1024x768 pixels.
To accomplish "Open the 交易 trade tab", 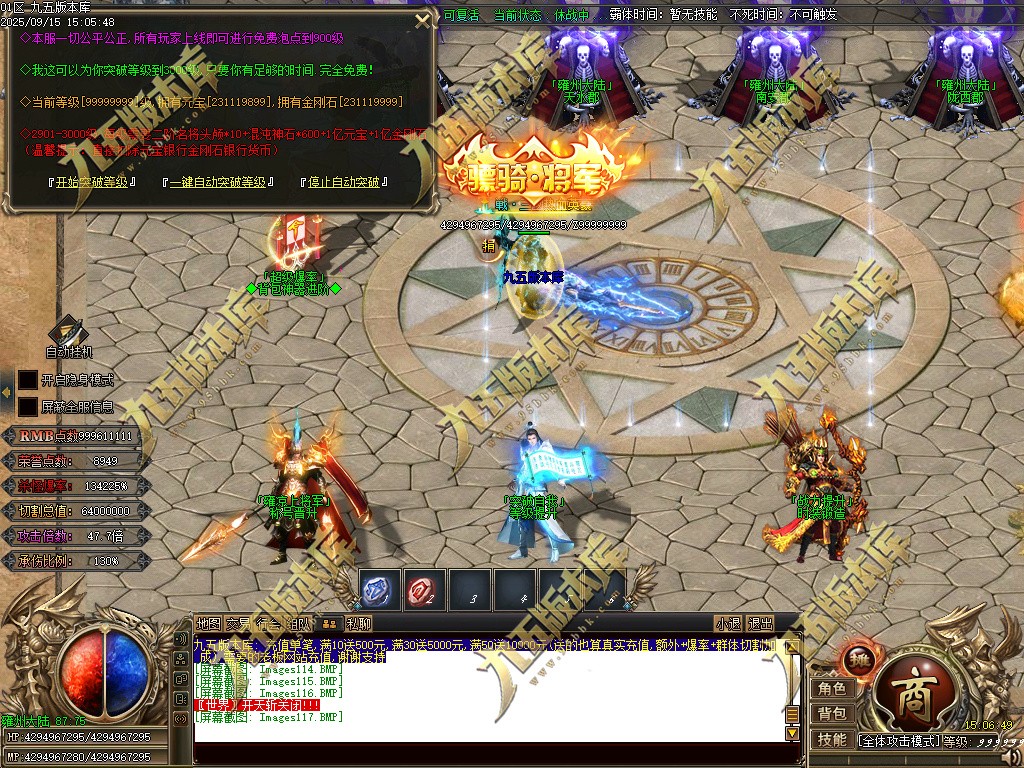I will [238, 624].
